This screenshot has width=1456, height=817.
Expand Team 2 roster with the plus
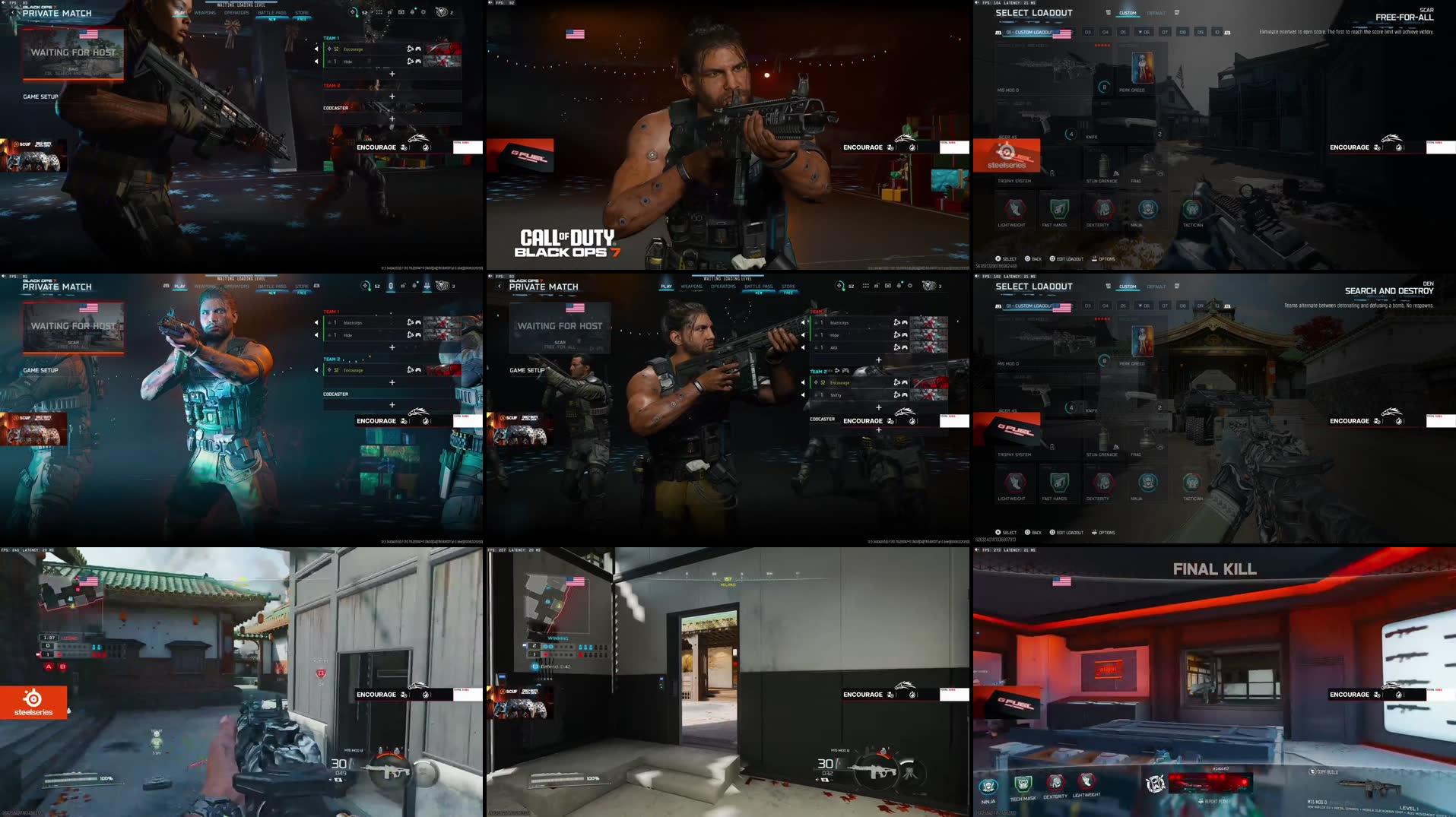(879, 406)
